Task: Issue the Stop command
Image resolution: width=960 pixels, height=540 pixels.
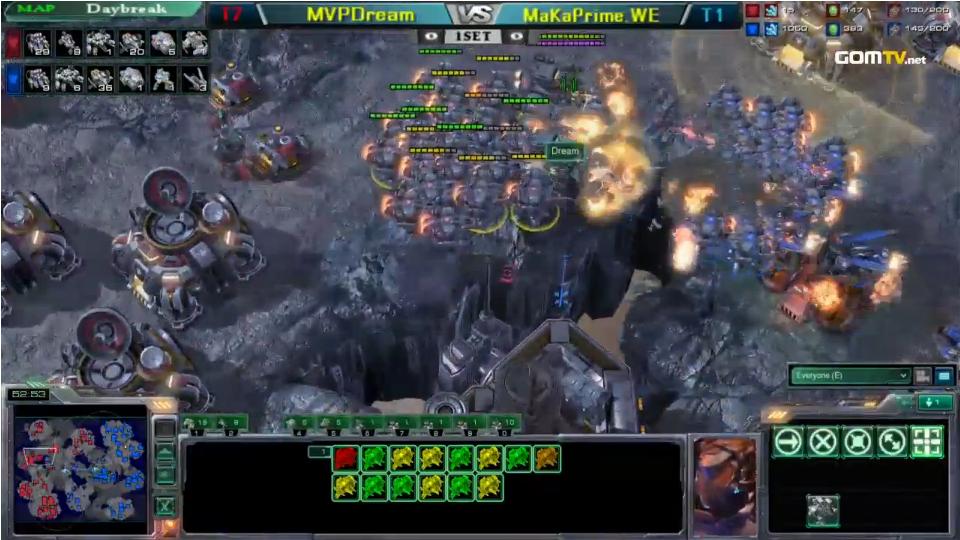Action: click(x=823, y=441)
